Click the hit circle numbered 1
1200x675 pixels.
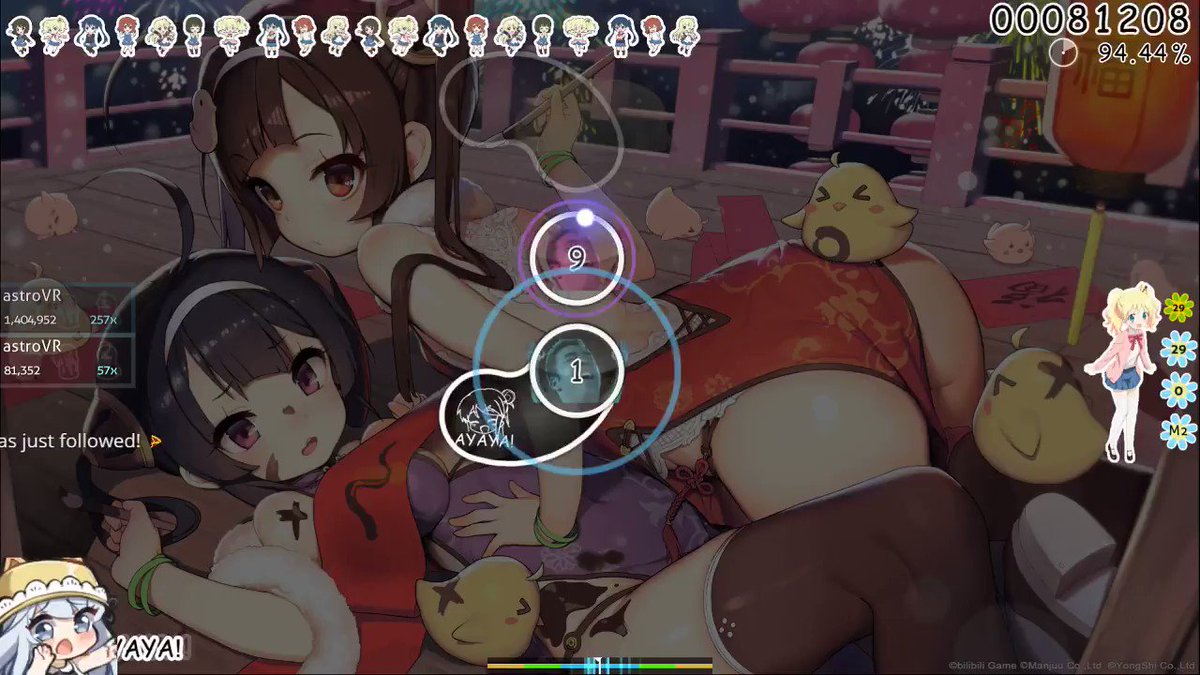point(575,372)
